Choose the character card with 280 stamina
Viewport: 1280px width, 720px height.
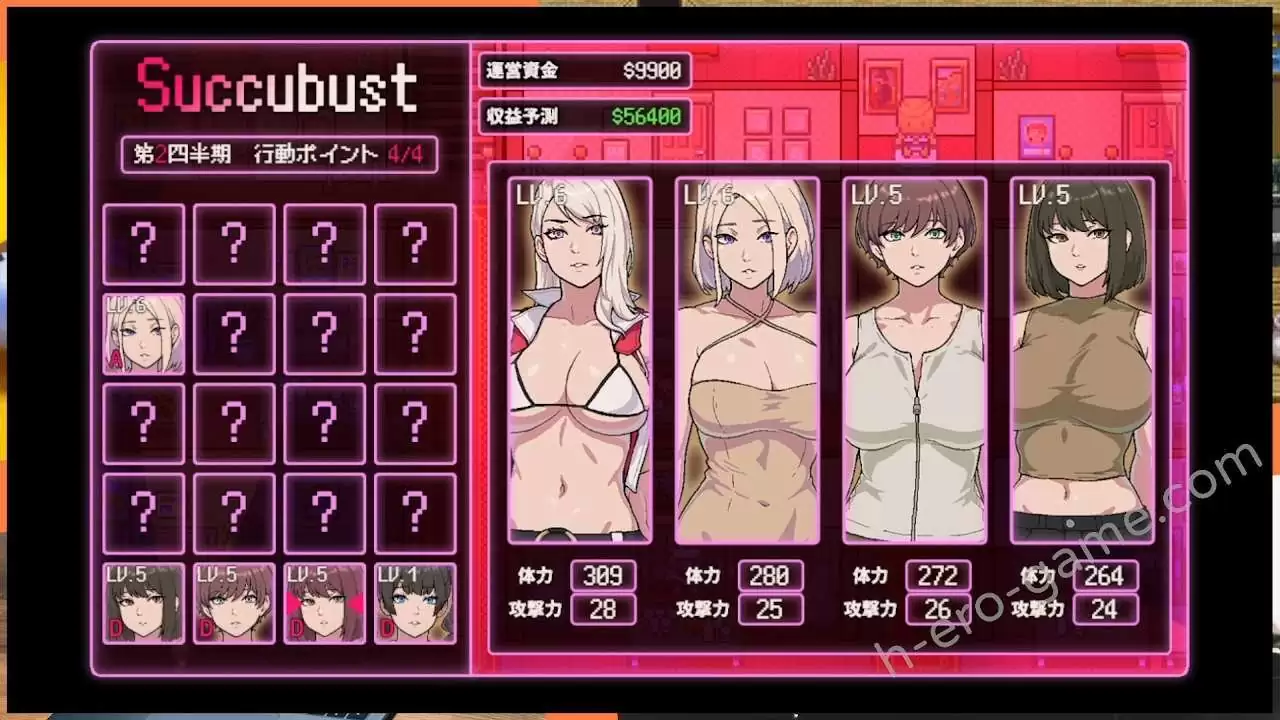point(747,360)
